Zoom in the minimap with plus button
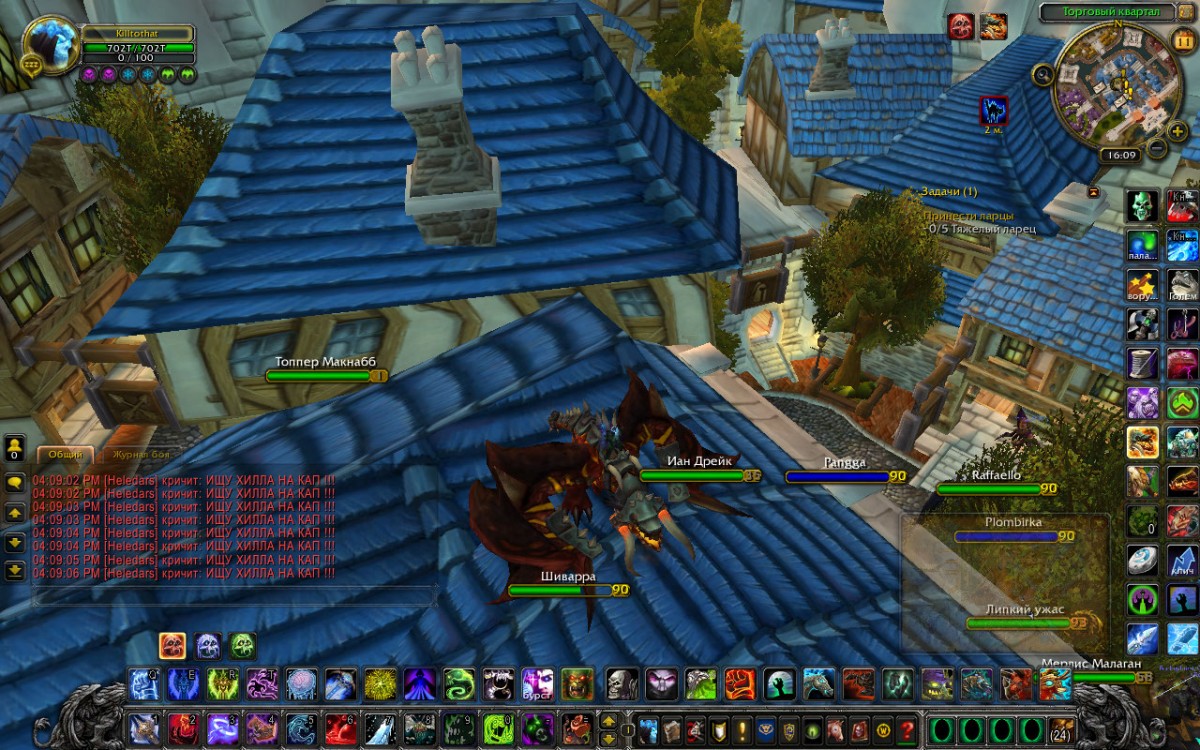This screenshot has height=750, width=1200. coord(1178,131)
